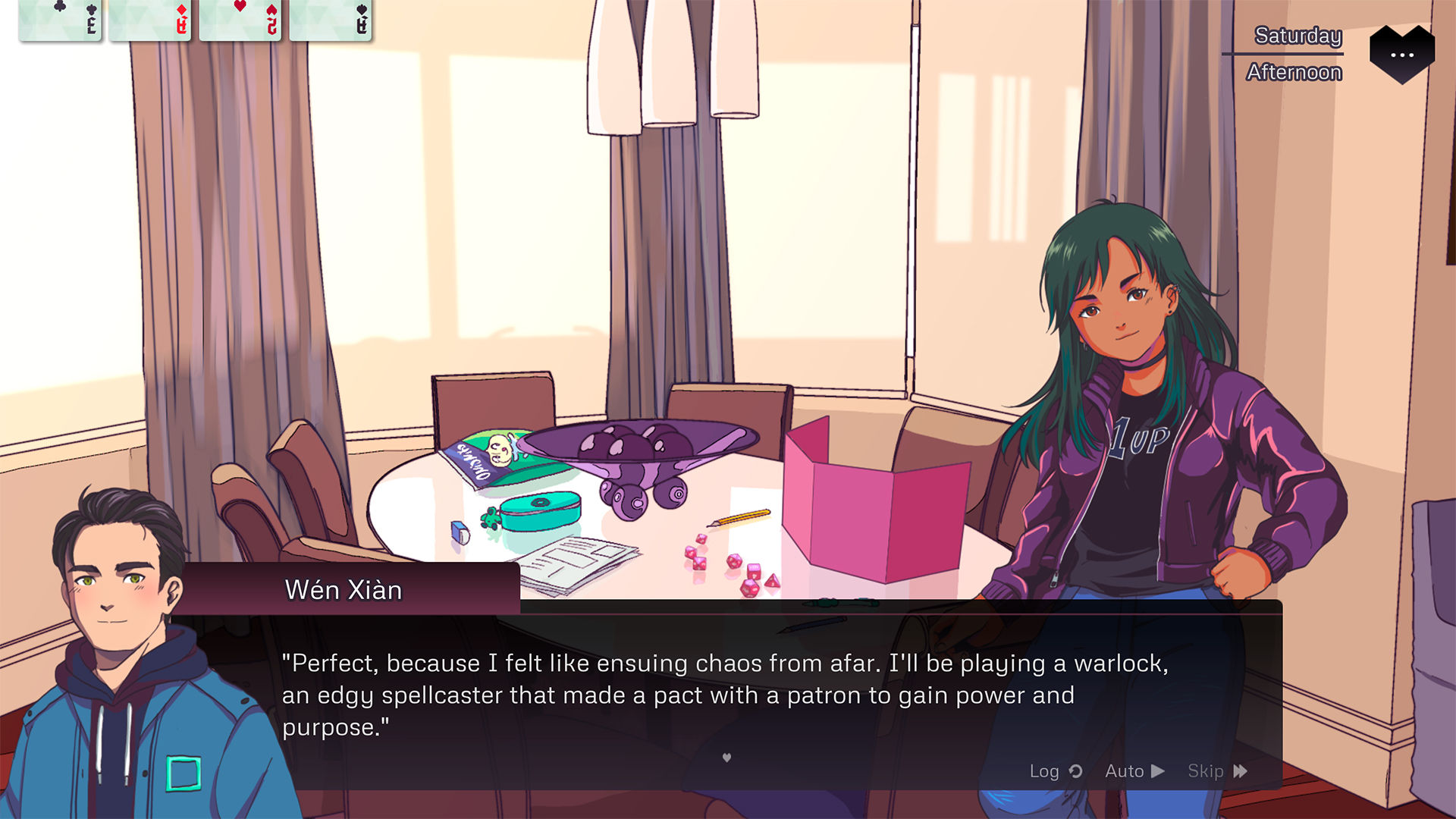Skip ahead through the dialogue

coord(1216,771)
